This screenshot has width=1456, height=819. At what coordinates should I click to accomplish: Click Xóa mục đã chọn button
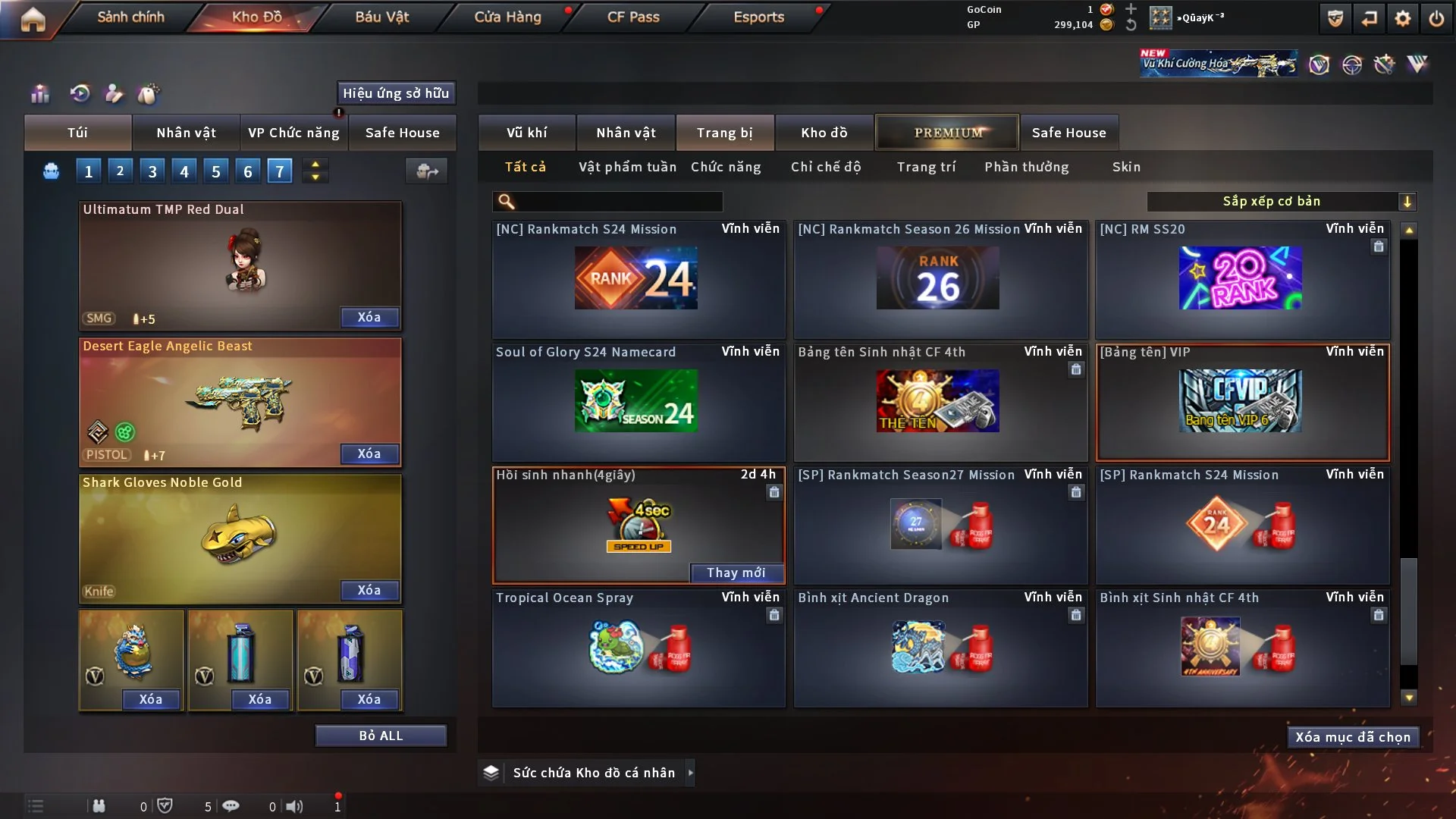[1352, 737]
